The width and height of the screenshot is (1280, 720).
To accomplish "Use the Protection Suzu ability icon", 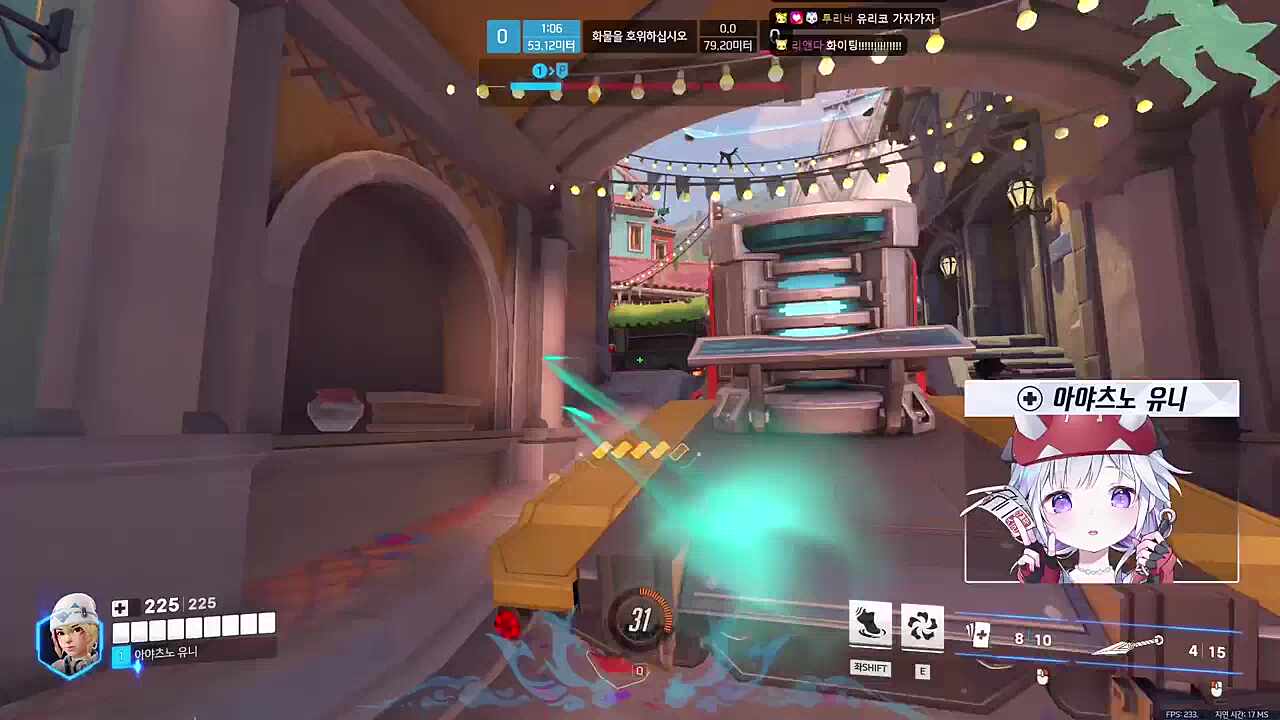I will pyautogui.click(x=922, y=625).
